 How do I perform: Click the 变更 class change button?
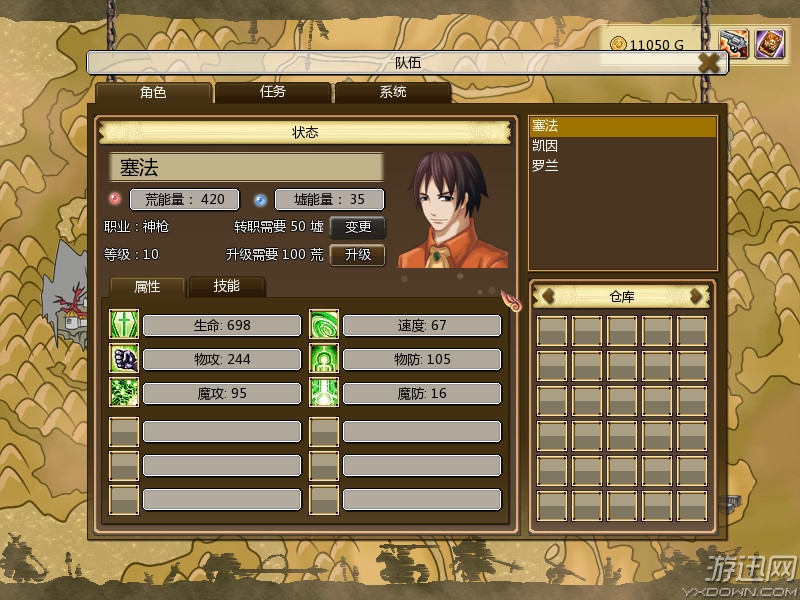coord(358,227)
